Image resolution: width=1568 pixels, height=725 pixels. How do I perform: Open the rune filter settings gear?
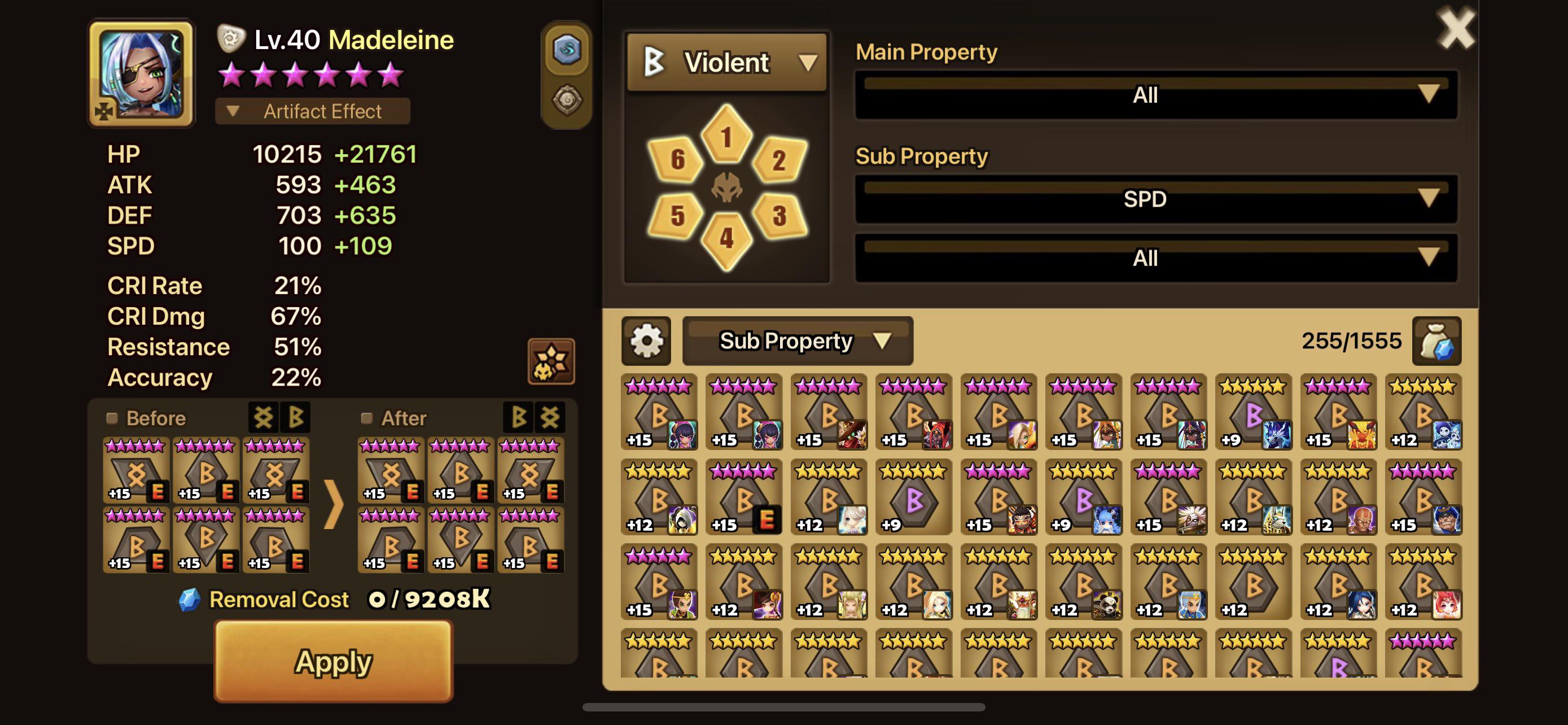tap(646, 342)
